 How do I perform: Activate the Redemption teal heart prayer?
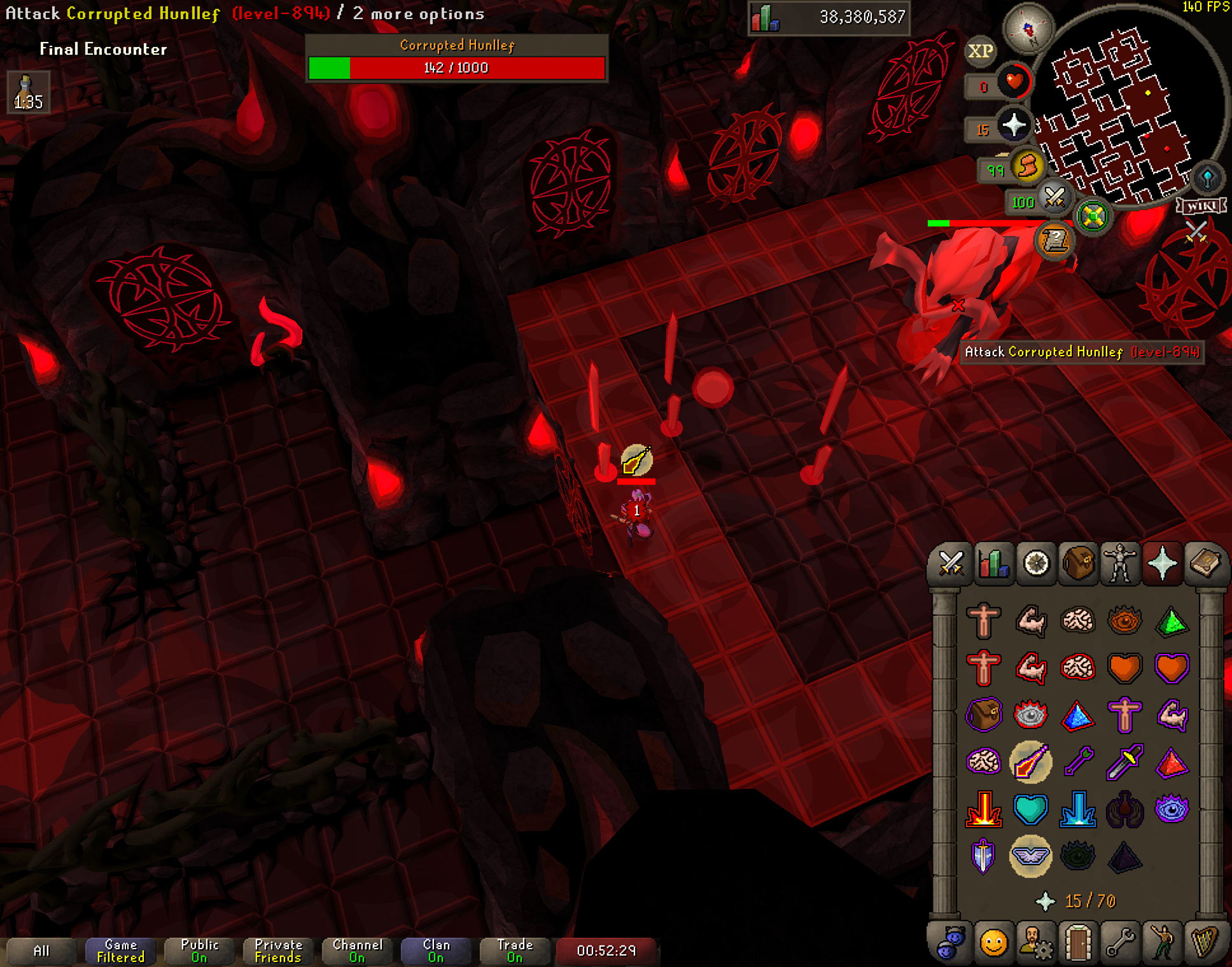pos(1030,809)
